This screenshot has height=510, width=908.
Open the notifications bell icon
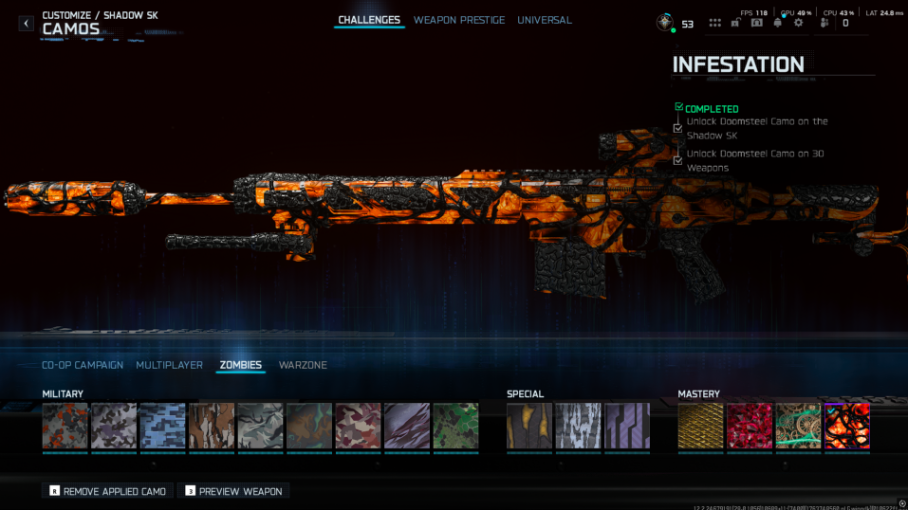pyautogui.click(x=777, y=23)
